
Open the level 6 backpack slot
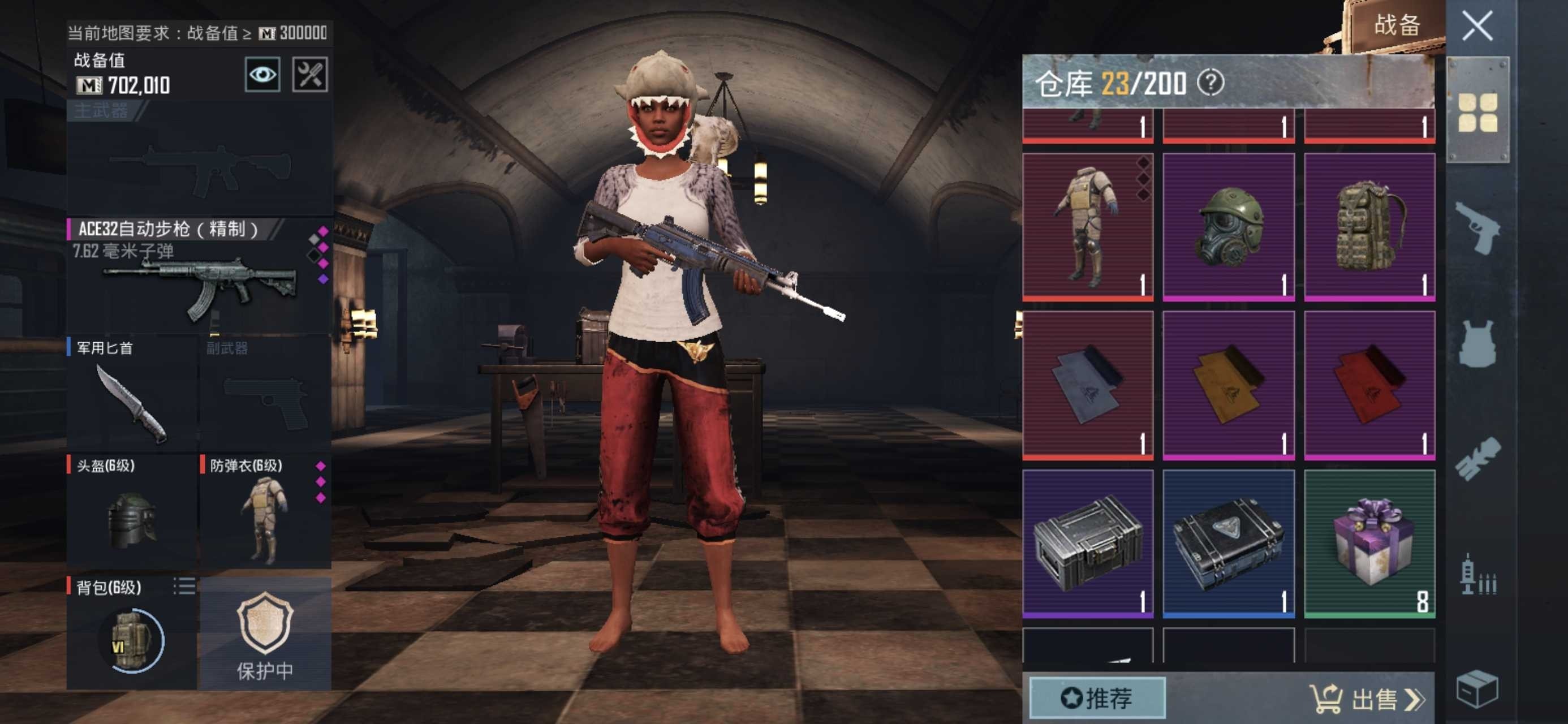coord(131,632)
